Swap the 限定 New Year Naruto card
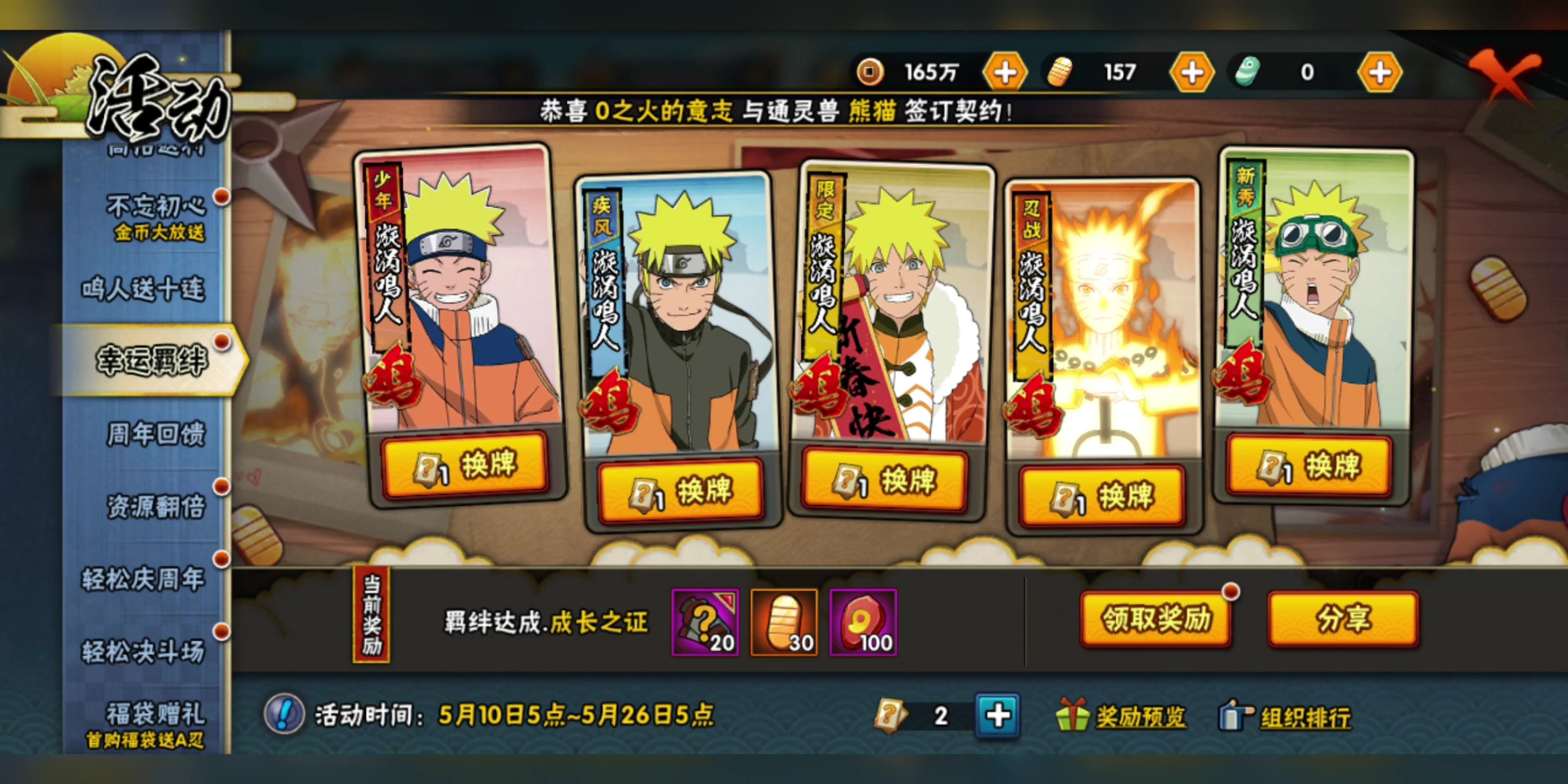Image resolution: width=1568 pixels, height=784 pixels. [885, 480]
